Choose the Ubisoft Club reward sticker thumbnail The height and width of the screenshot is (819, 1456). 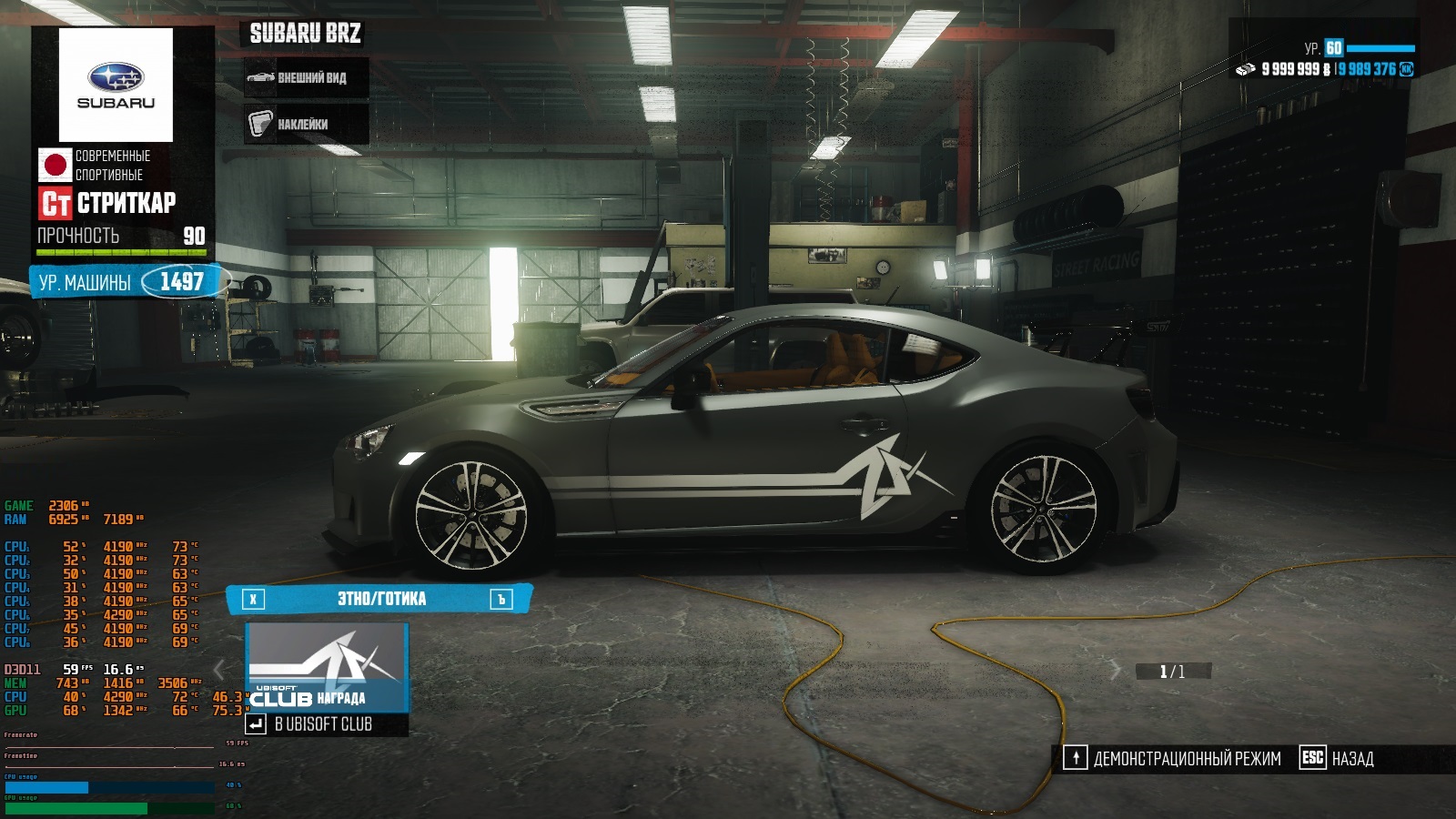(327, 667)
